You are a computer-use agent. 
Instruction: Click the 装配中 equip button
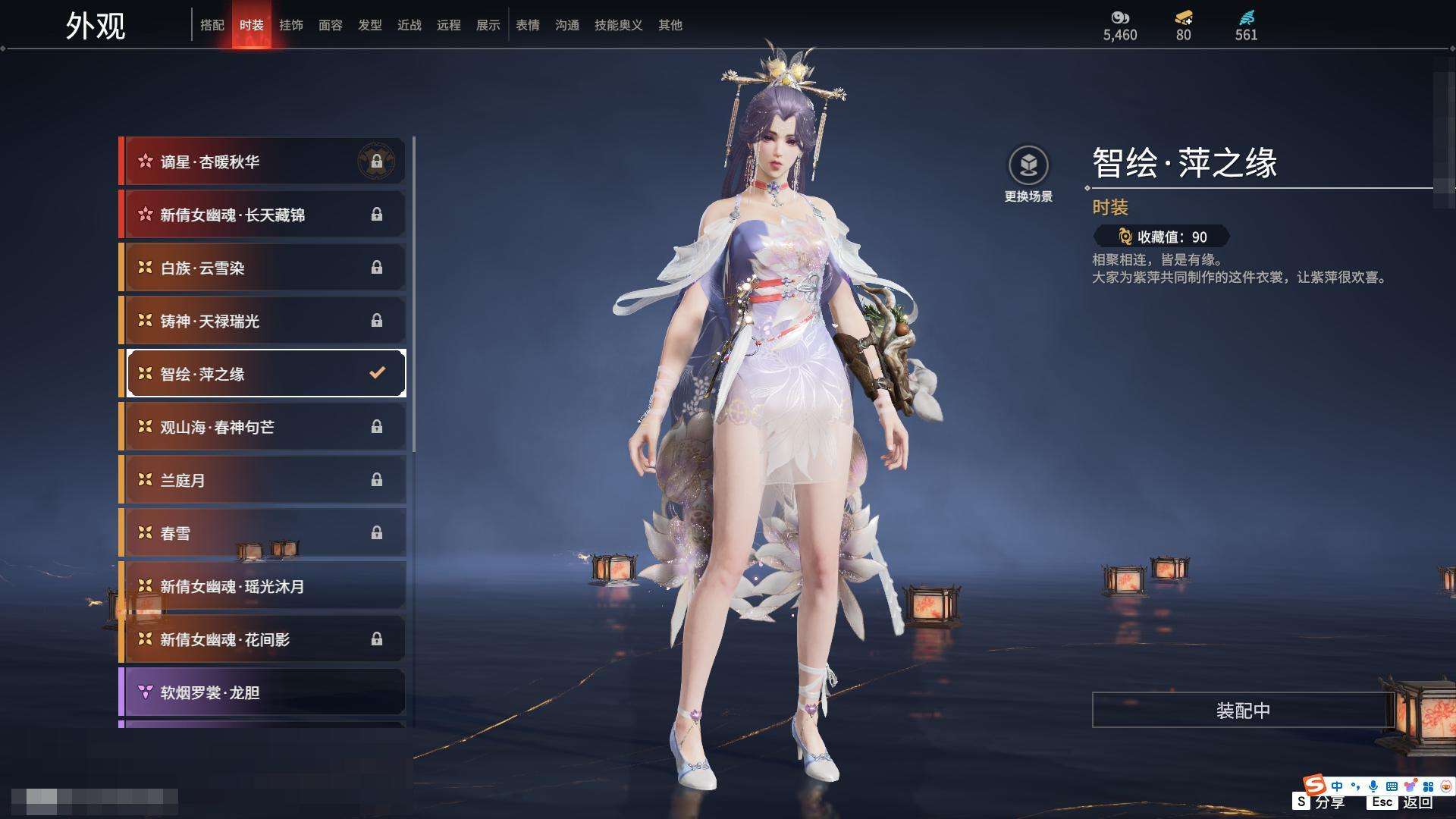pyautogui.click(x=1243, y=711)
